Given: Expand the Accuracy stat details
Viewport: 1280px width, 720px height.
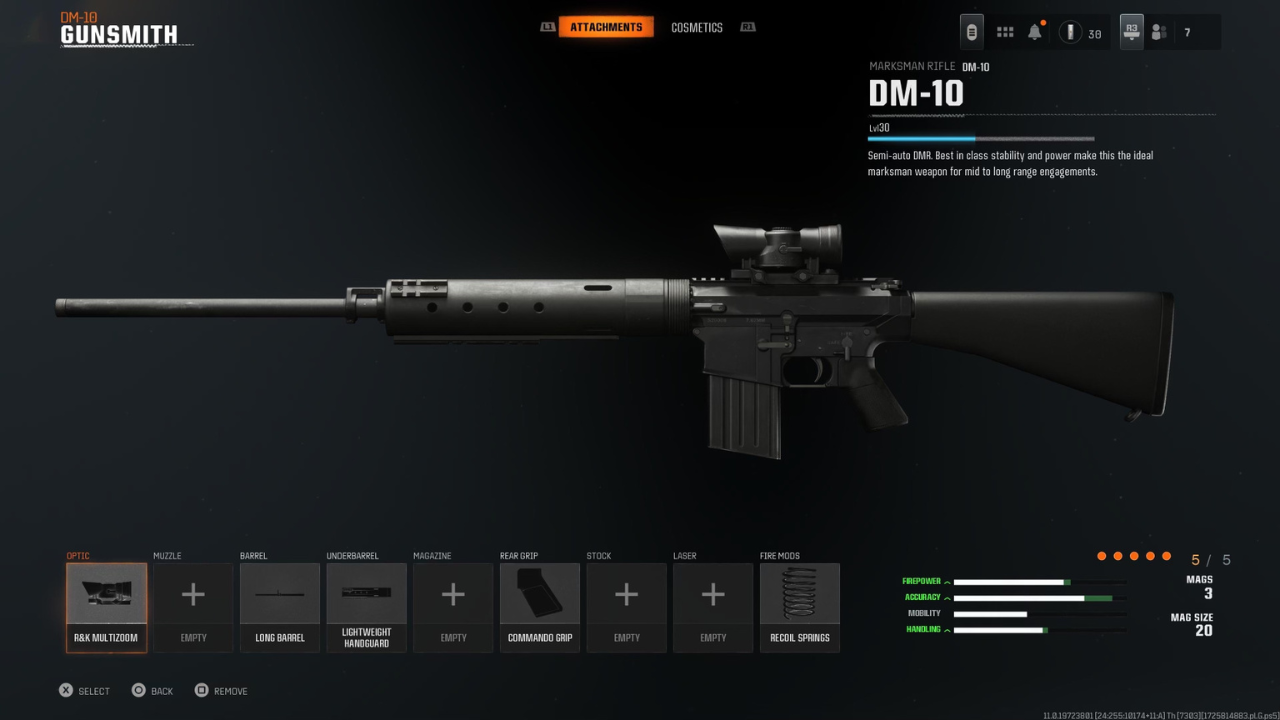Looking at the screenshot, I should click(927, 597).
